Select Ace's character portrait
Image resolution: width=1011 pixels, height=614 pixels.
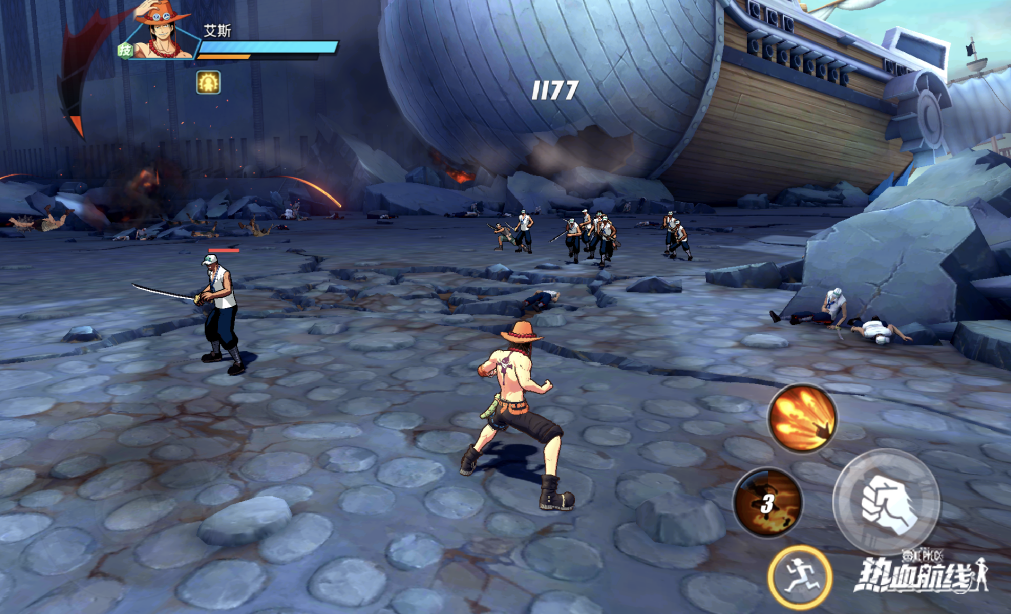click(163, 32)
